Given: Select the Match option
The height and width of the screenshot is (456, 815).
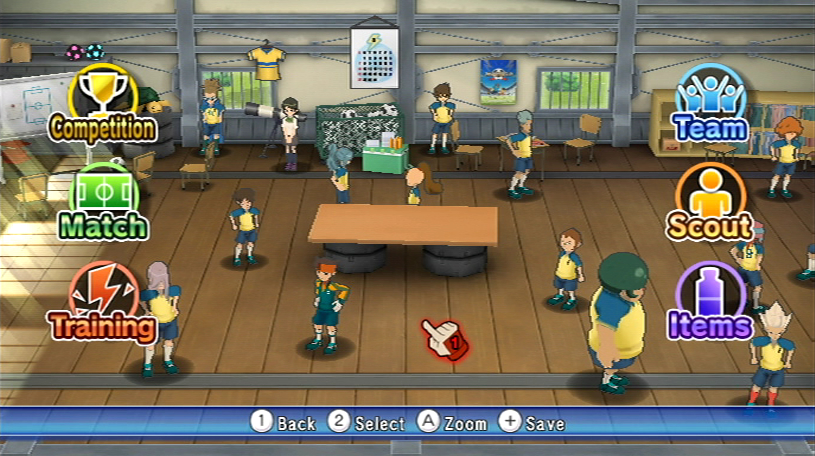Looking at the screenshot, I should pyautogui.click(x=103, y=203).
